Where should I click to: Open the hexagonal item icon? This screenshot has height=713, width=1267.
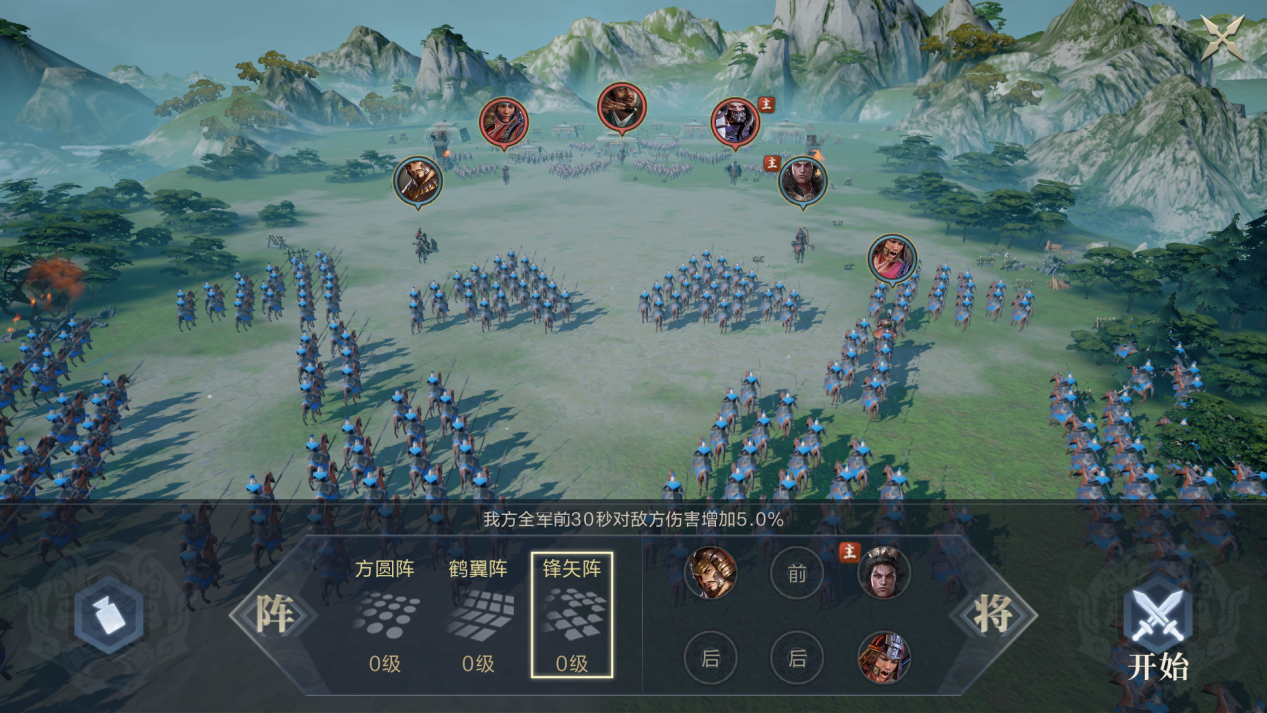110,616
